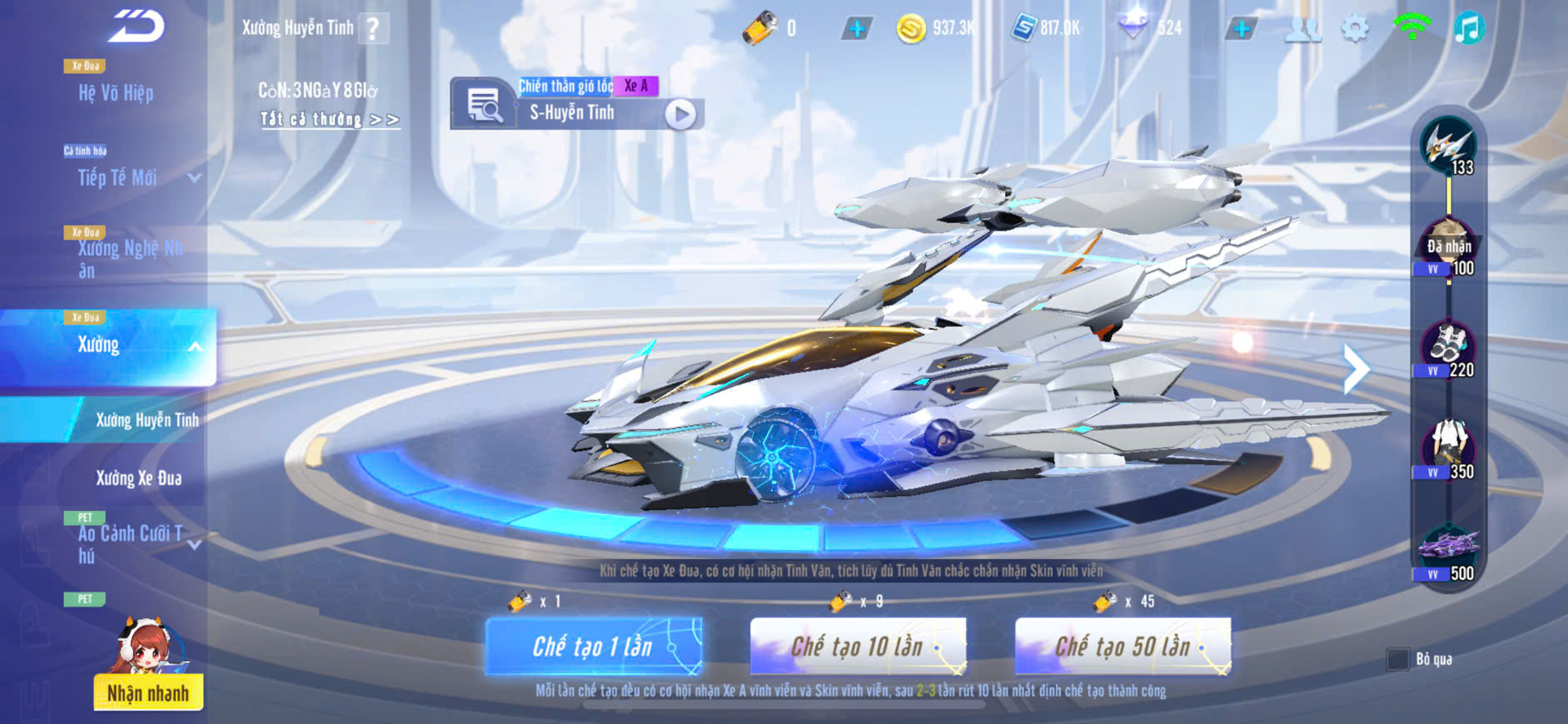Claim rewards with Nhận nhanh

click(x=148, y=692)
